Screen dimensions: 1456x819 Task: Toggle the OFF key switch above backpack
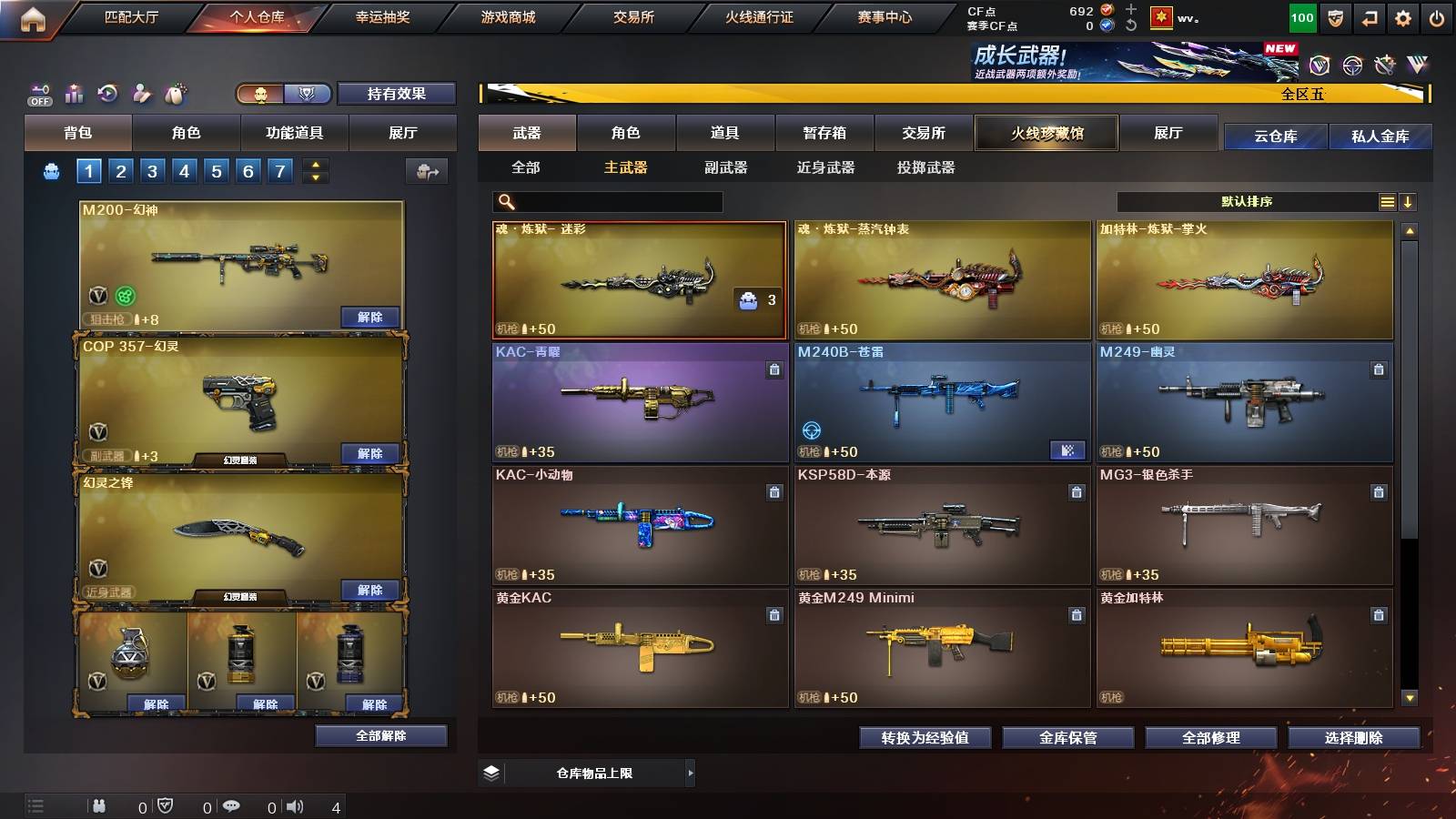point(39,94)
